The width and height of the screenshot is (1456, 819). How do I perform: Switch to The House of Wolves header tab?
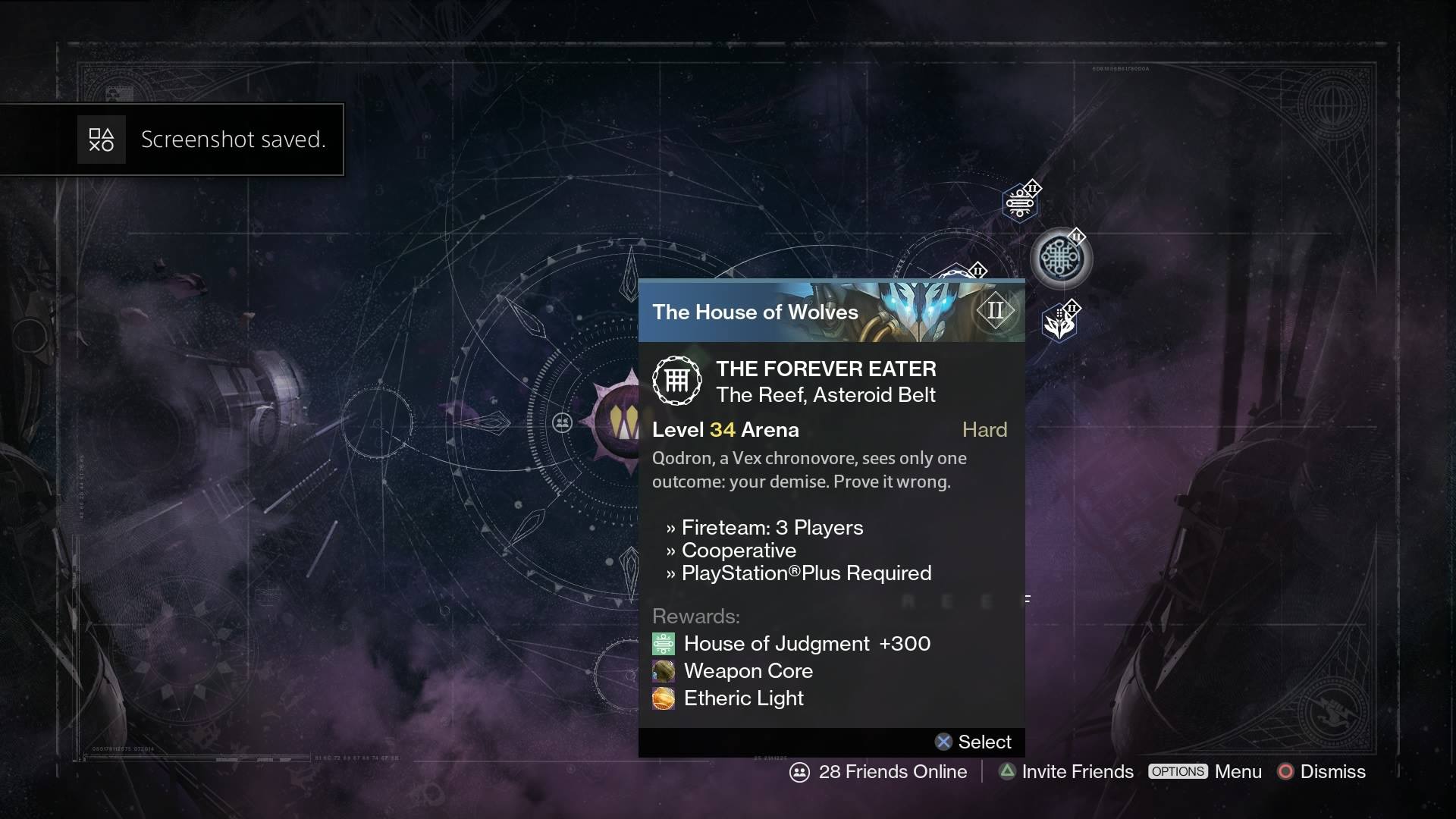pos(755,312)
